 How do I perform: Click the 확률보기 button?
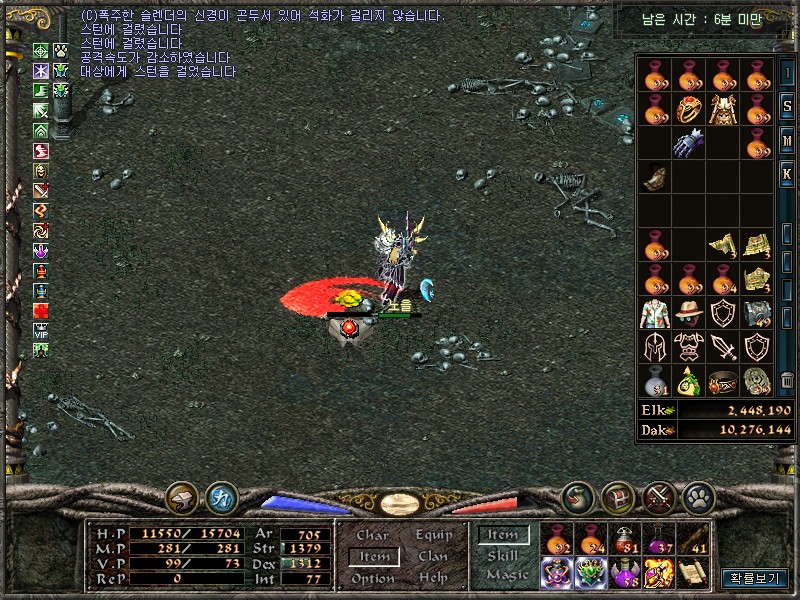pos(754,578)
